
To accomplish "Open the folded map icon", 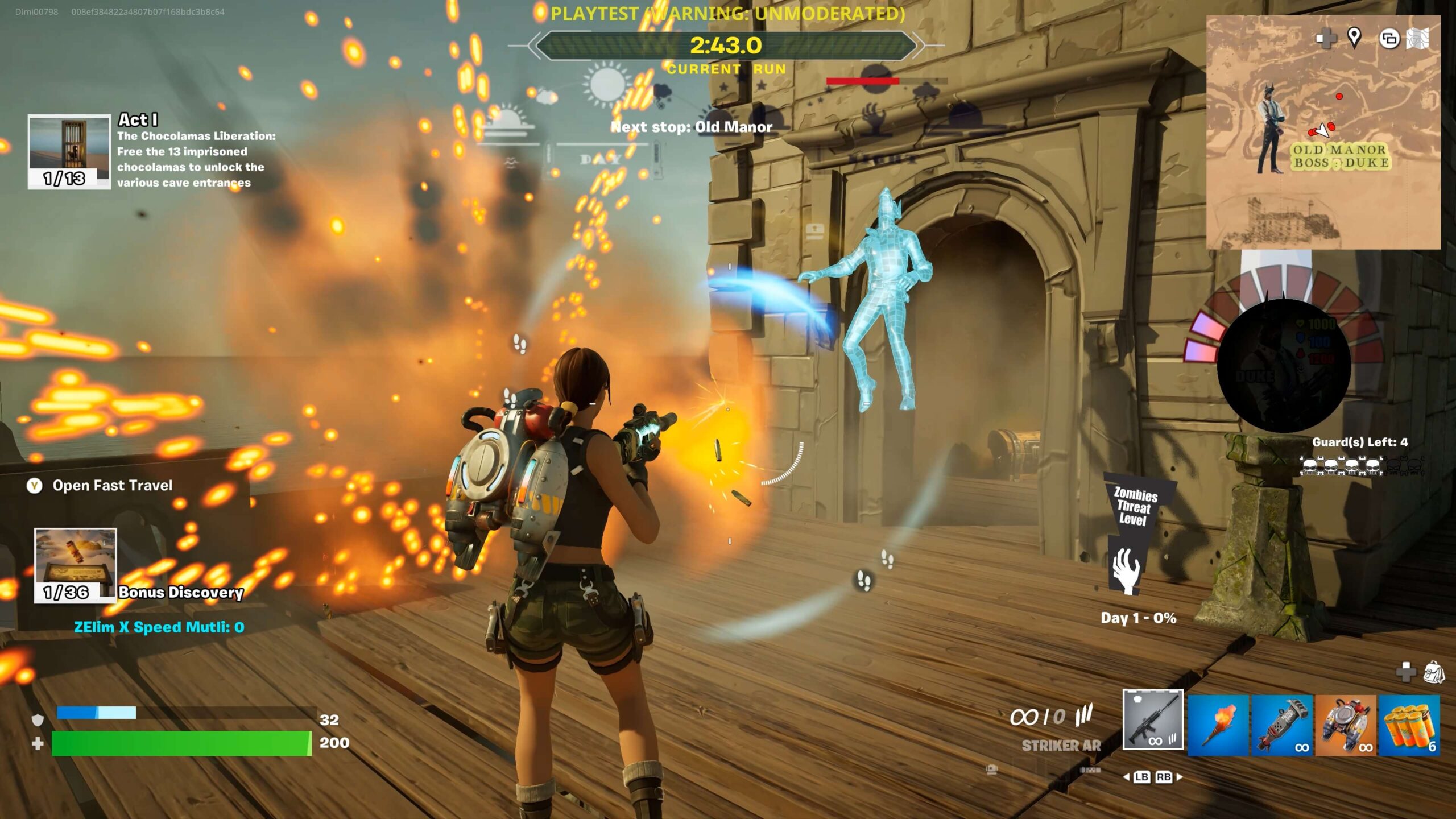I will 1417,39.
